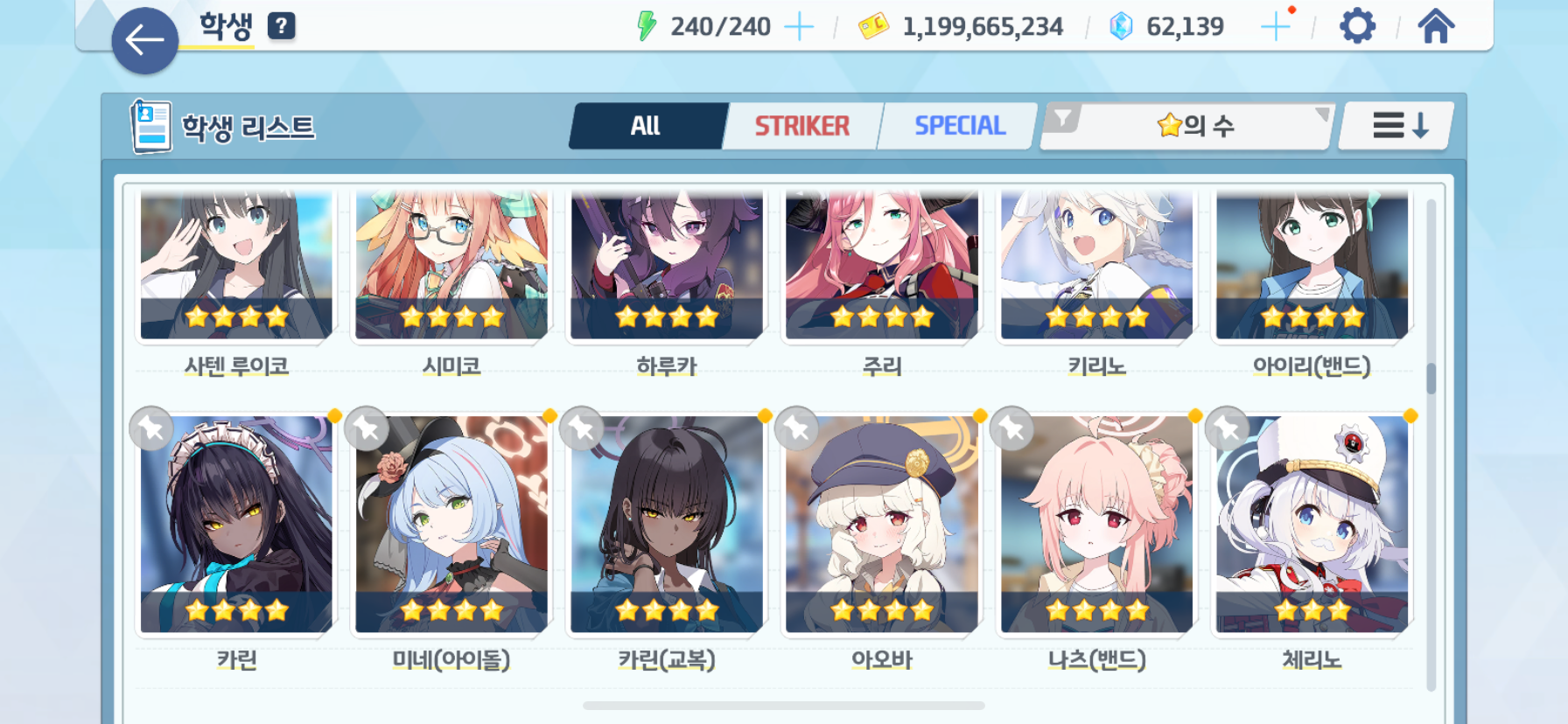This screenshot has width=1568, height=724.
Task: Show only STRIKER students
Action: [x=801, y=126]
